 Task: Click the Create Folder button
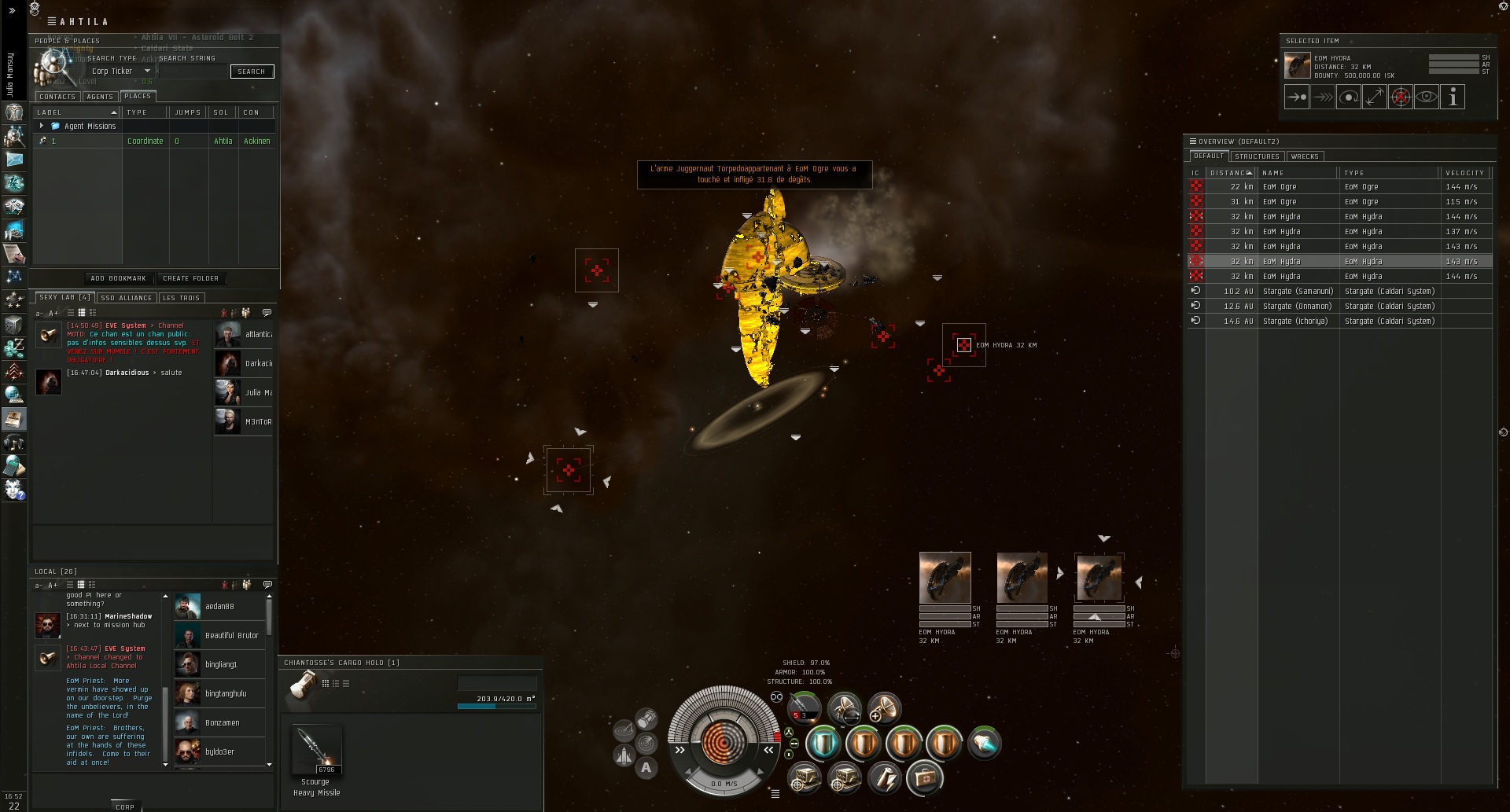click(x=190, y=278)
